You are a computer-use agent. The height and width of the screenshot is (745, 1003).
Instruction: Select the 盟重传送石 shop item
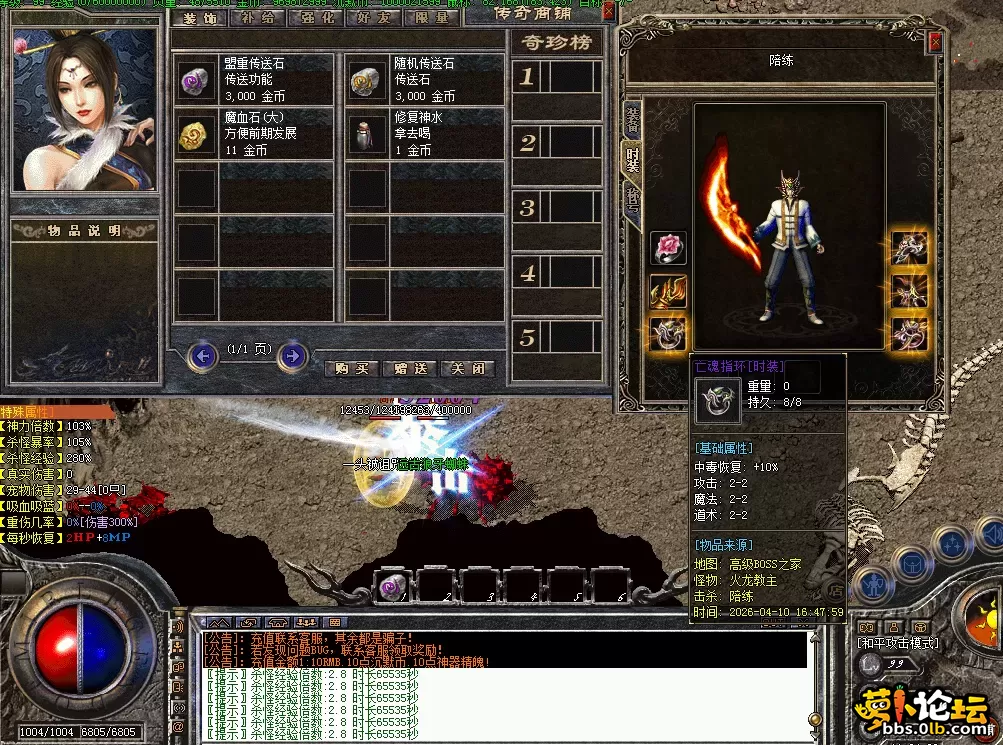(254, 80)
